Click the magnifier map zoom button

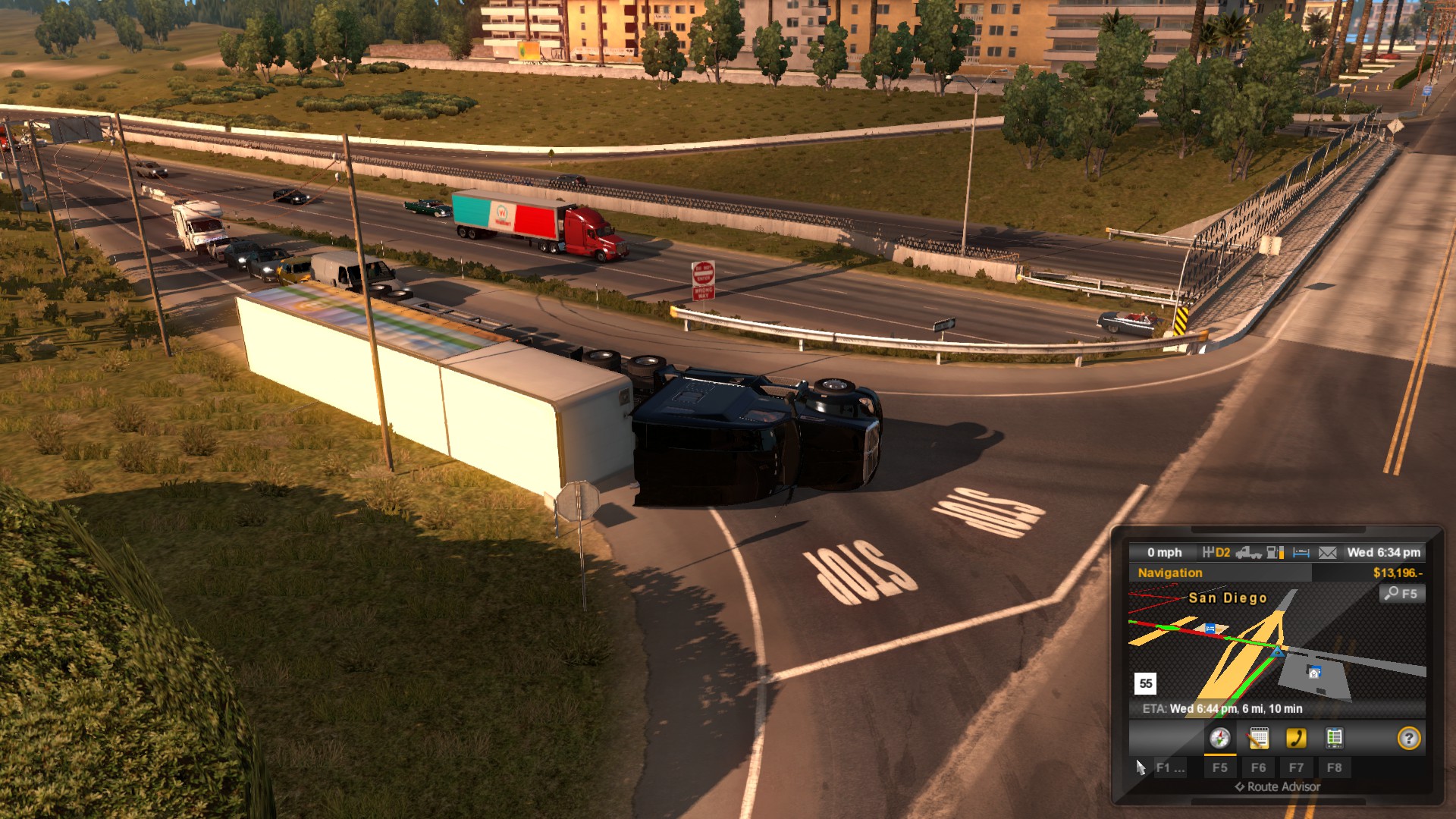(x=1401, y=594)
